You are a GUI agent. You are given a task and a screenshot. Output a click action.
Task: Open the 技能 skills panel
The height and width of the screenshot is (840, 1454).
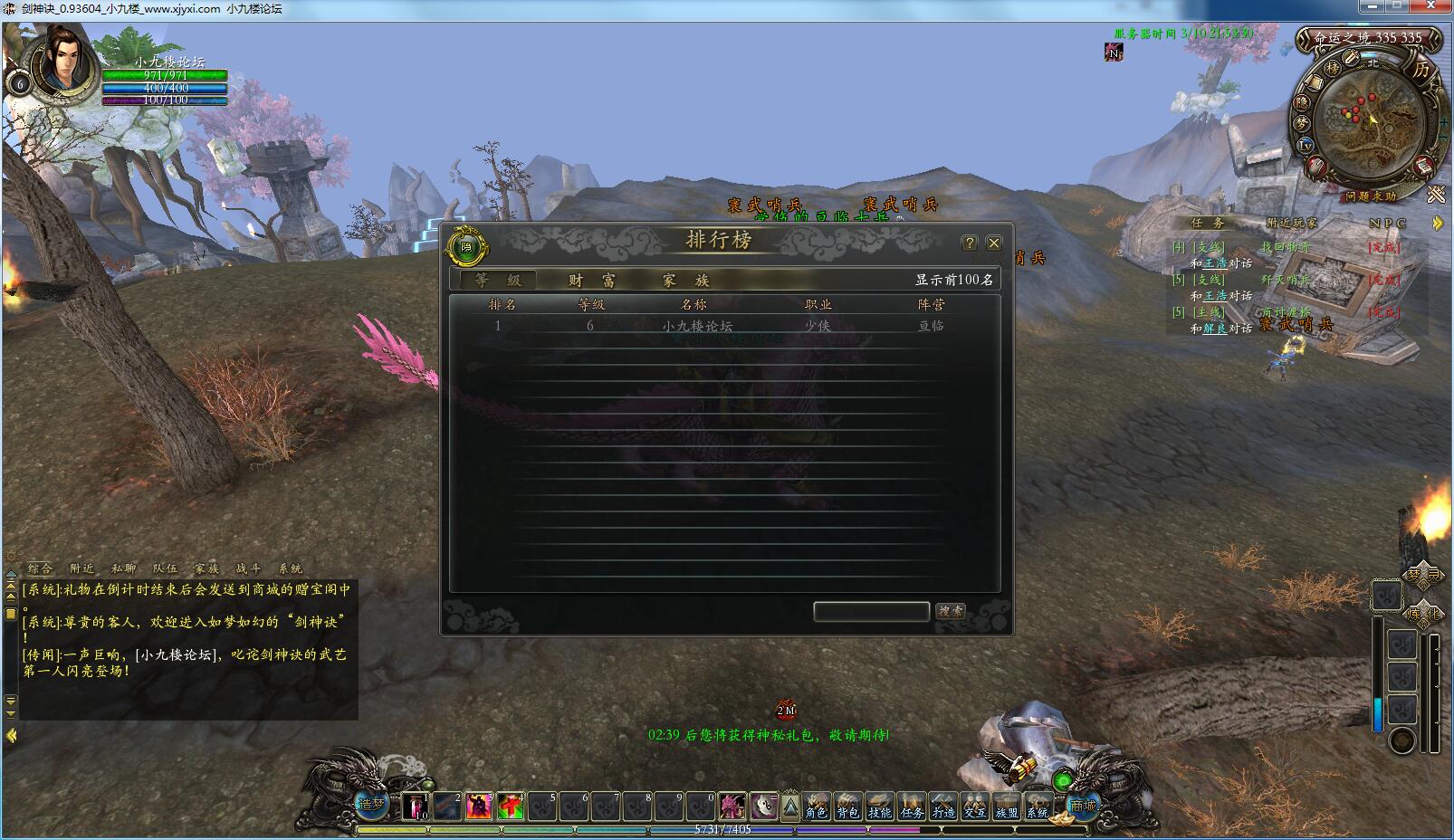(x=879, y=806)
